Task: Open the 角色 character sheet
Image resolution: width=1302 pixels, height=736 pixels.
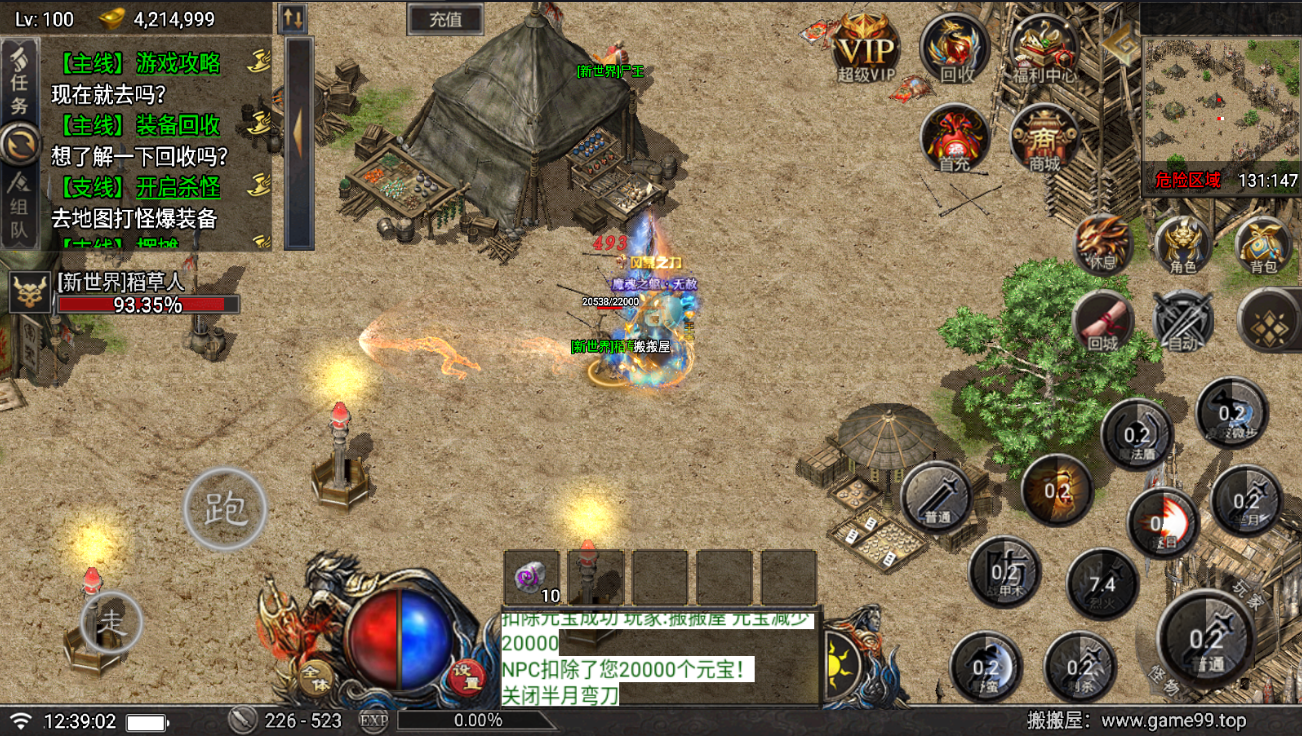Action: (1183, 244)
